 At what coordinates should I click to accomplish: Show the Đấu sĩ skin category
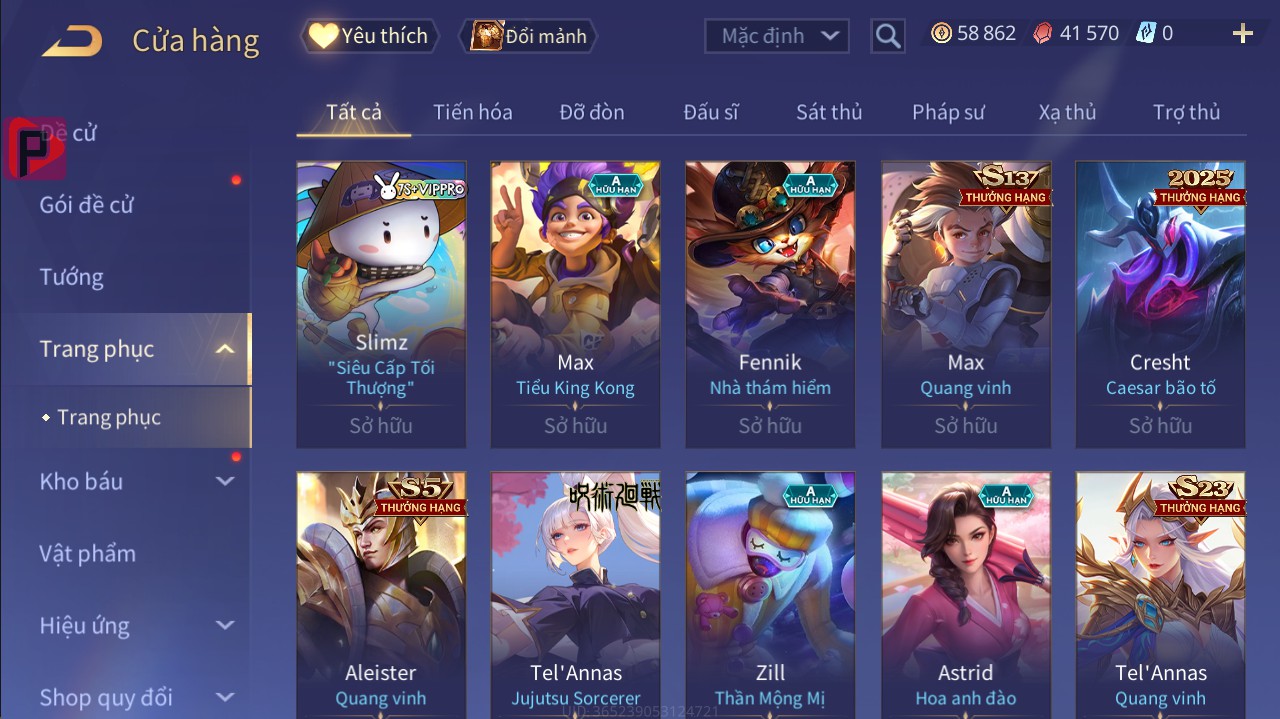point(711,112)
